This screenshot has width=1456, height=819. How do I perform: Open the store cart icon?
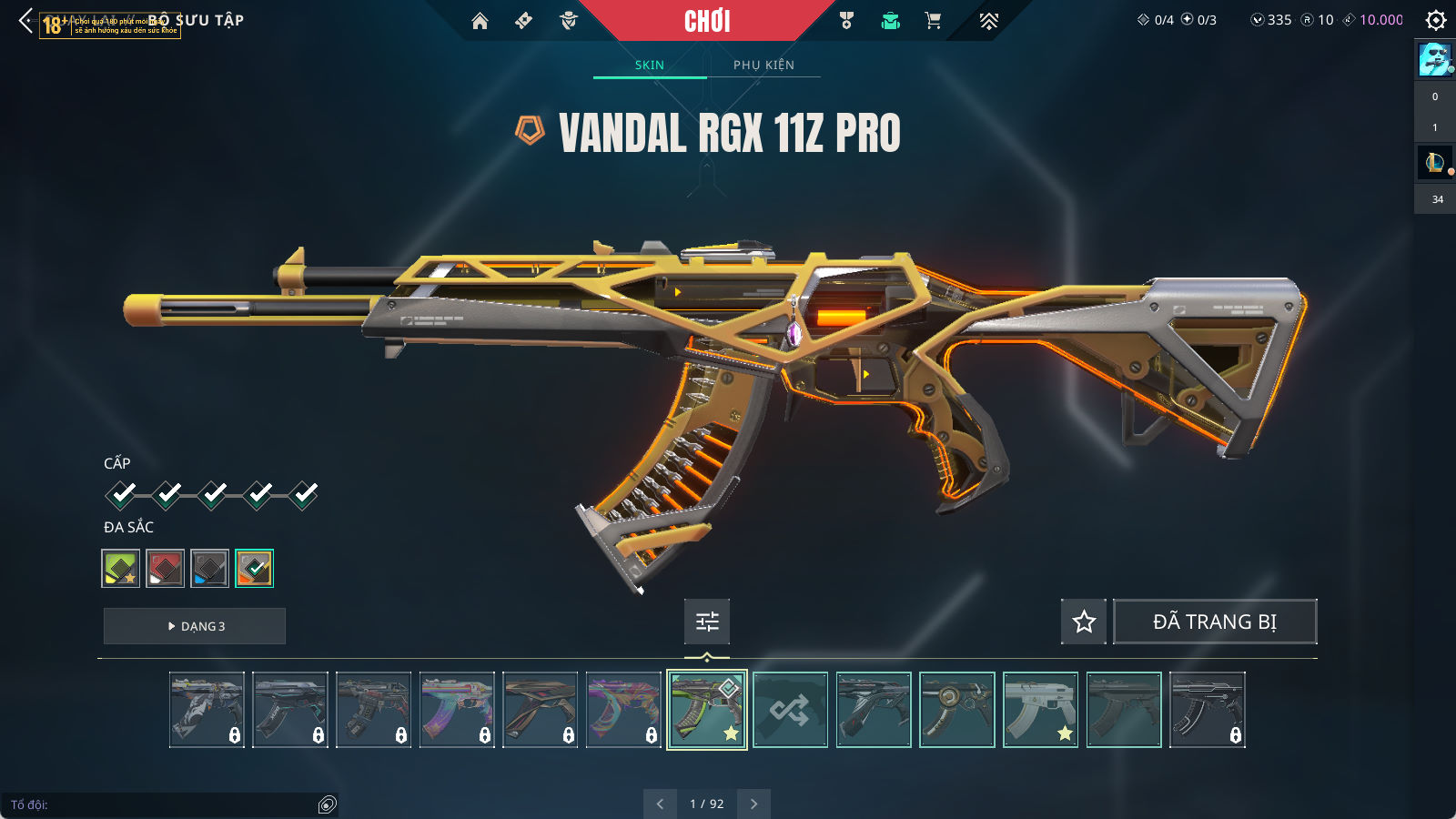(x=933, y=21)
